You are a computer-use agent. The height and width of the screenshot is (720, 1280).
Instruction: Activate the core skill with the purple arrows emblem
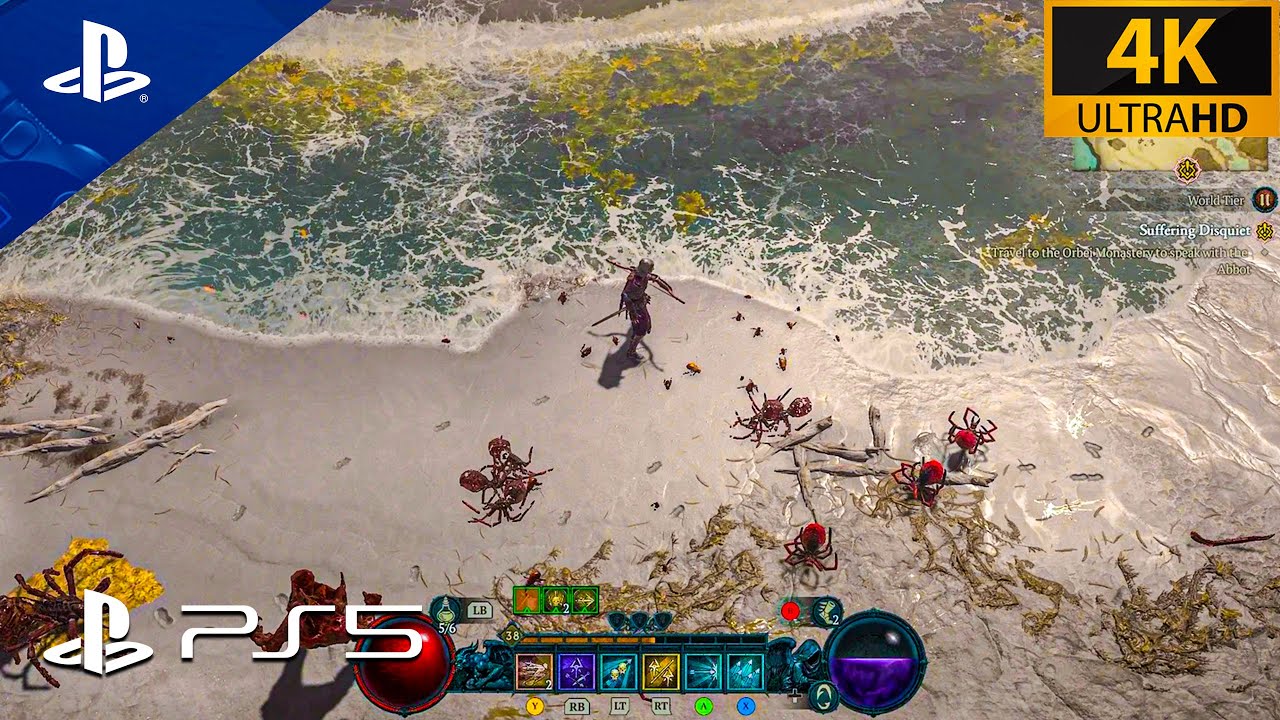(576, 672)
